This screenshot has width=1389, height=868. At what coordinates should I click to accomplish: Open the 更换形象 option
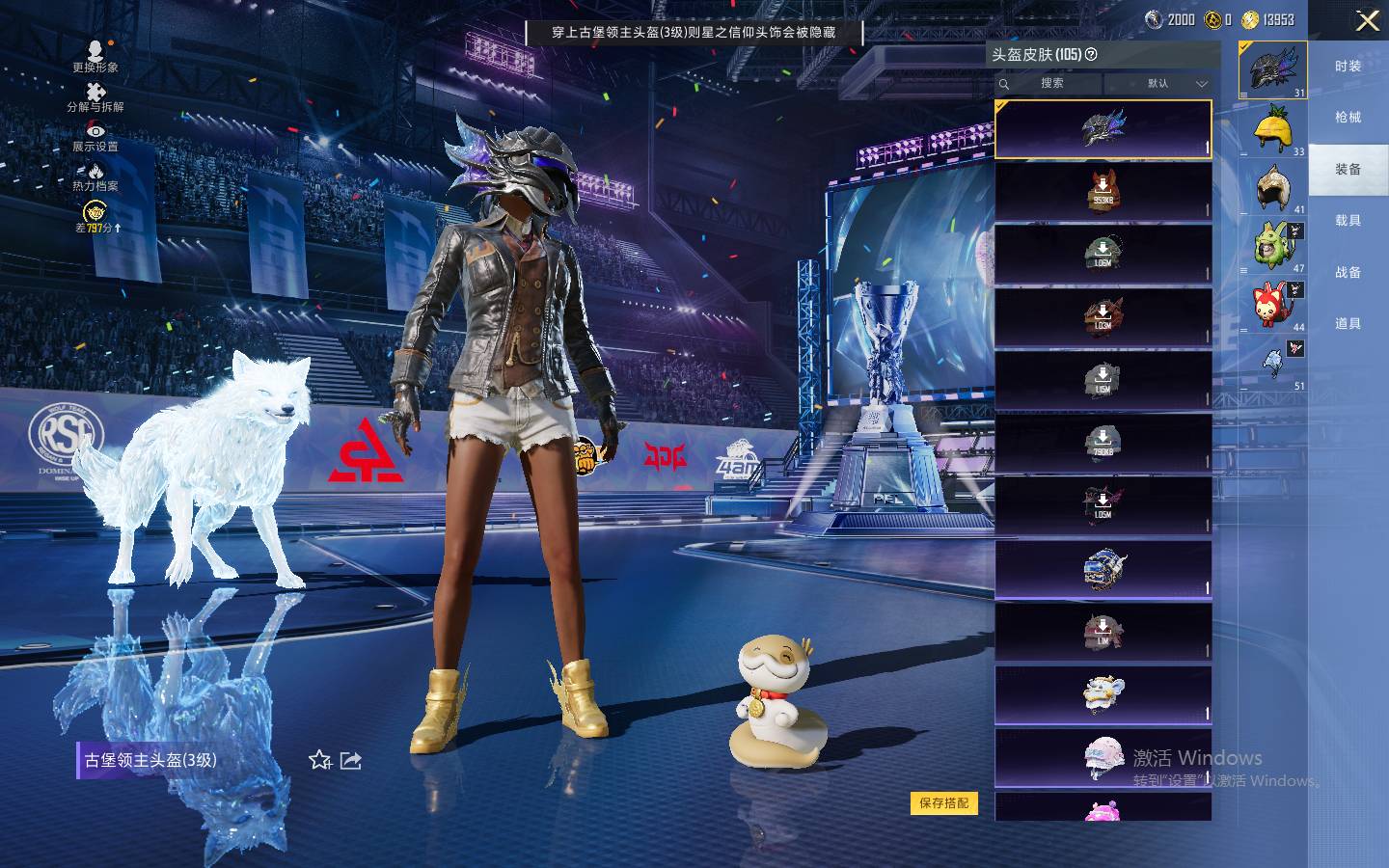pyautogui.click(x=95, y=56)
